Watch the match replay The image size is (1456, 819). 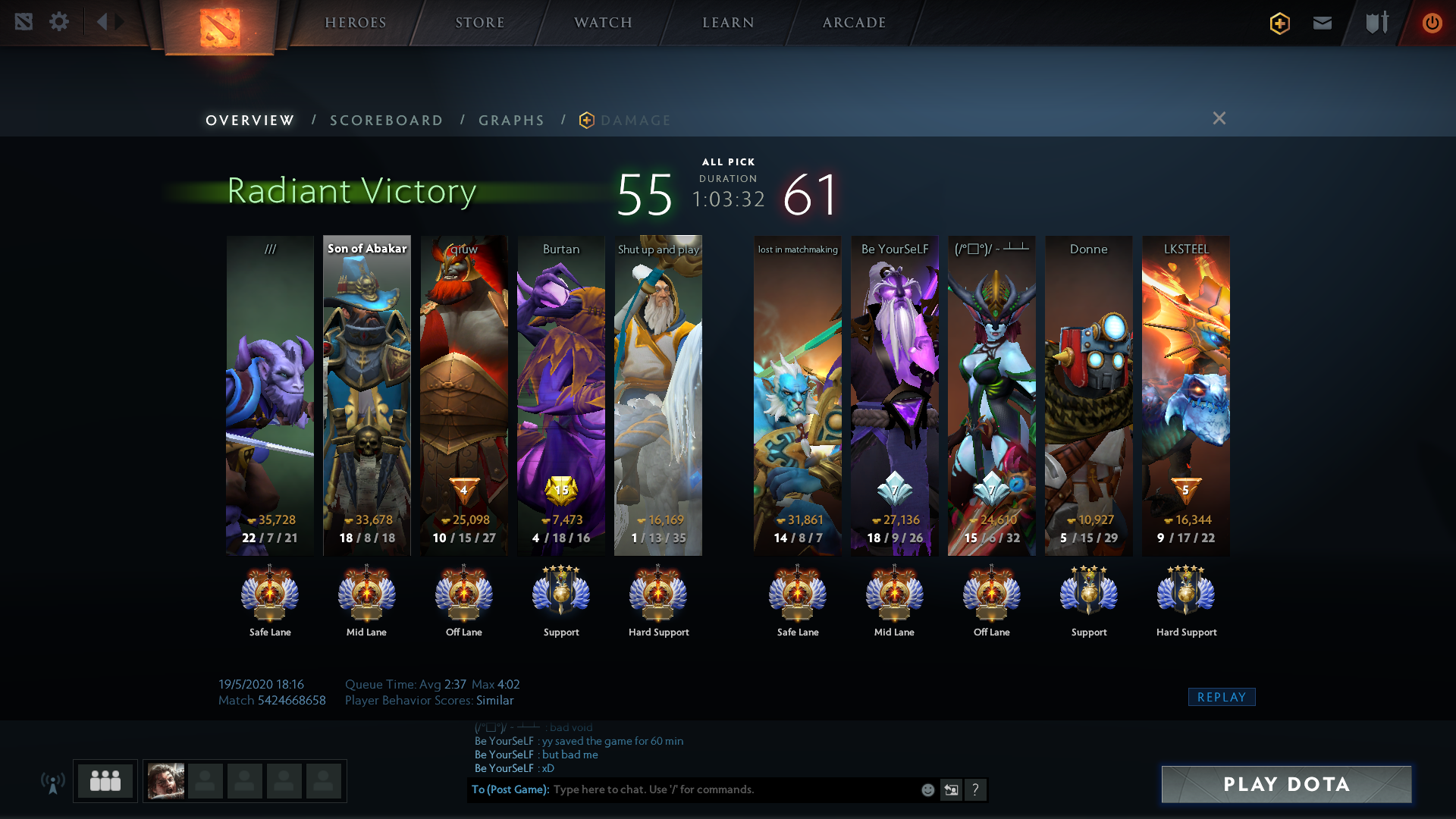tap(1221, 697)
